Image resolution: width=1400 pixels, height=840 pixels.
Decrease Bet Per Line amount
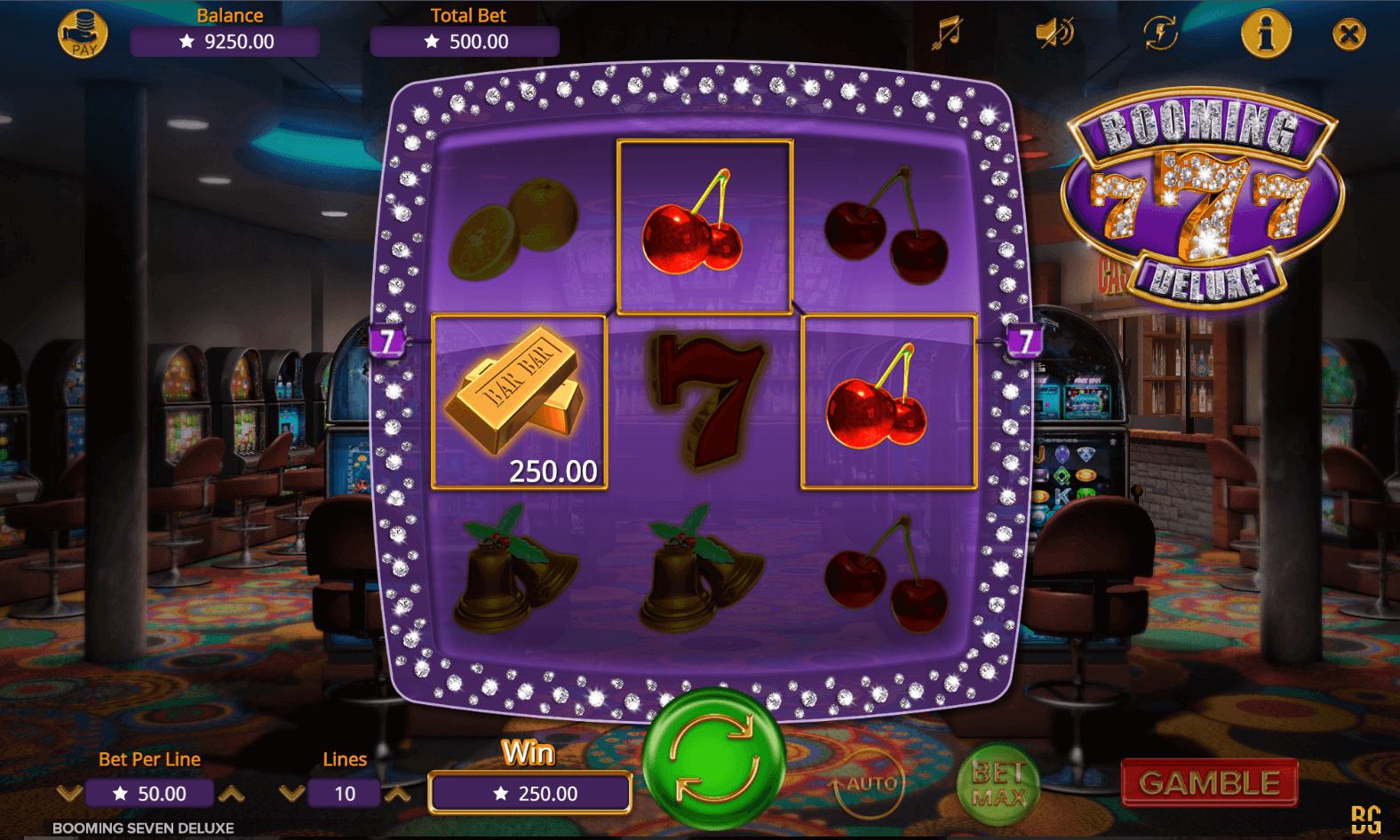(x=69, y=793)
